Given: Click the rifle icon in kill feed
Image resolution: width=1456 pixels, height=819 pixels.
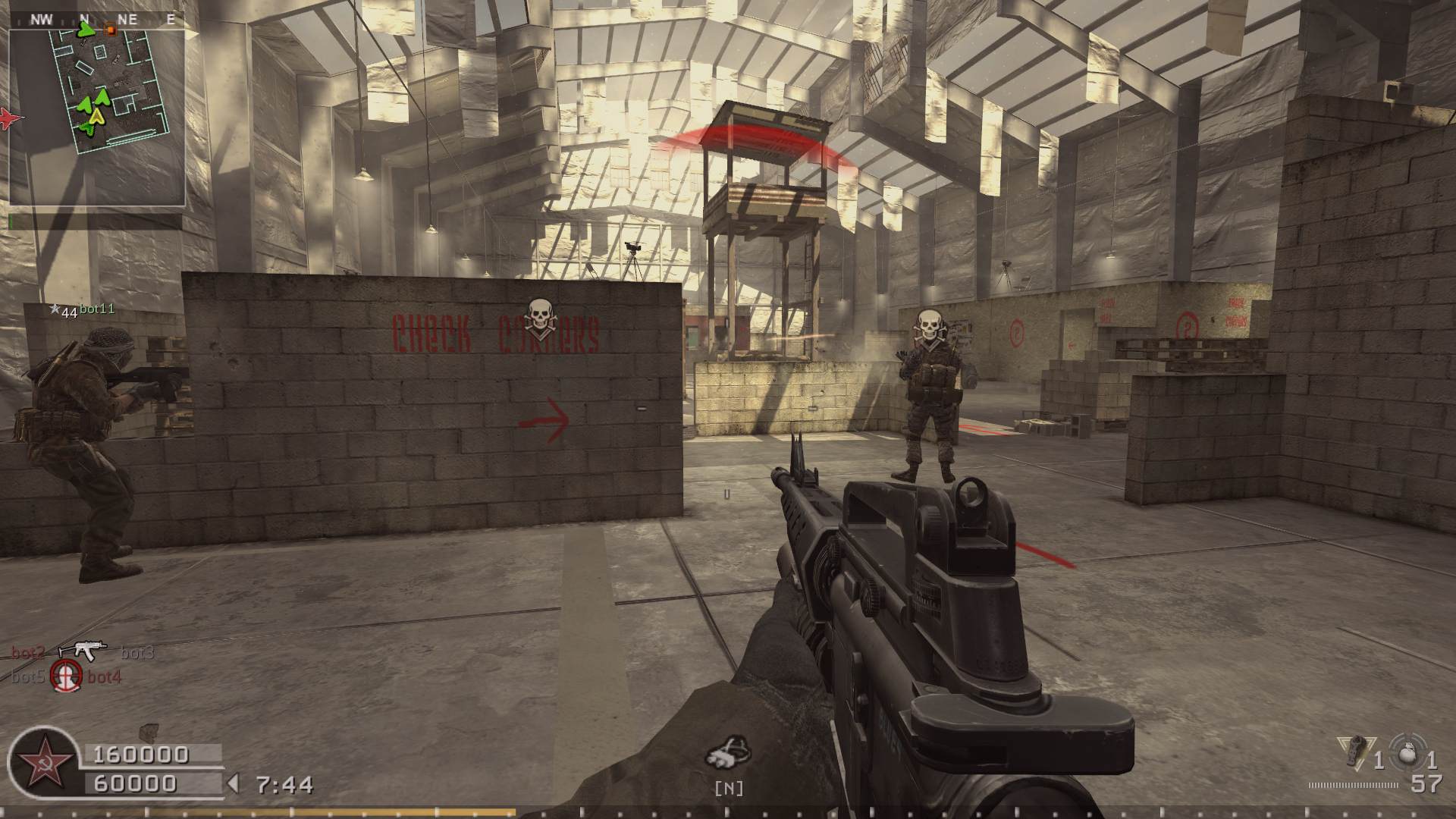Looking at the screenshot, I should tap(82, 651).
